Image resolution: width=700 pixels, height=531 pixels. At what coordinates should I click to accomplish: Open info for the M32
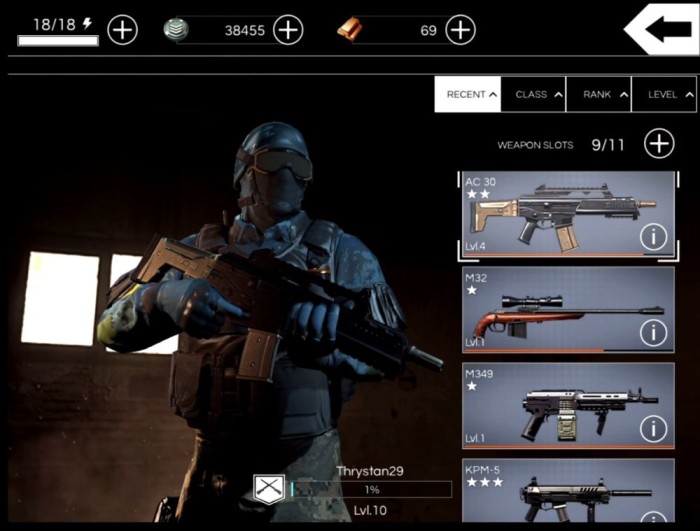[x=654, y=332]
